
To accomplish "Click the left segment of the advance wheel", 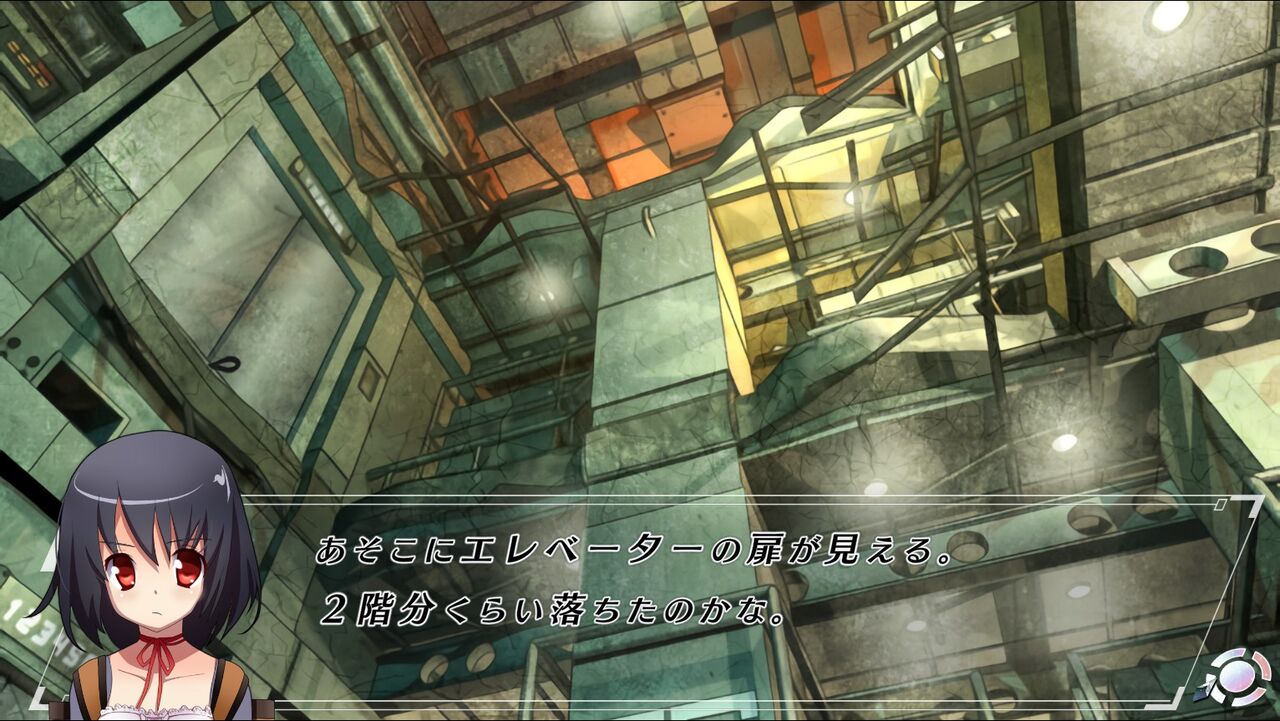I will (1220, 696).
